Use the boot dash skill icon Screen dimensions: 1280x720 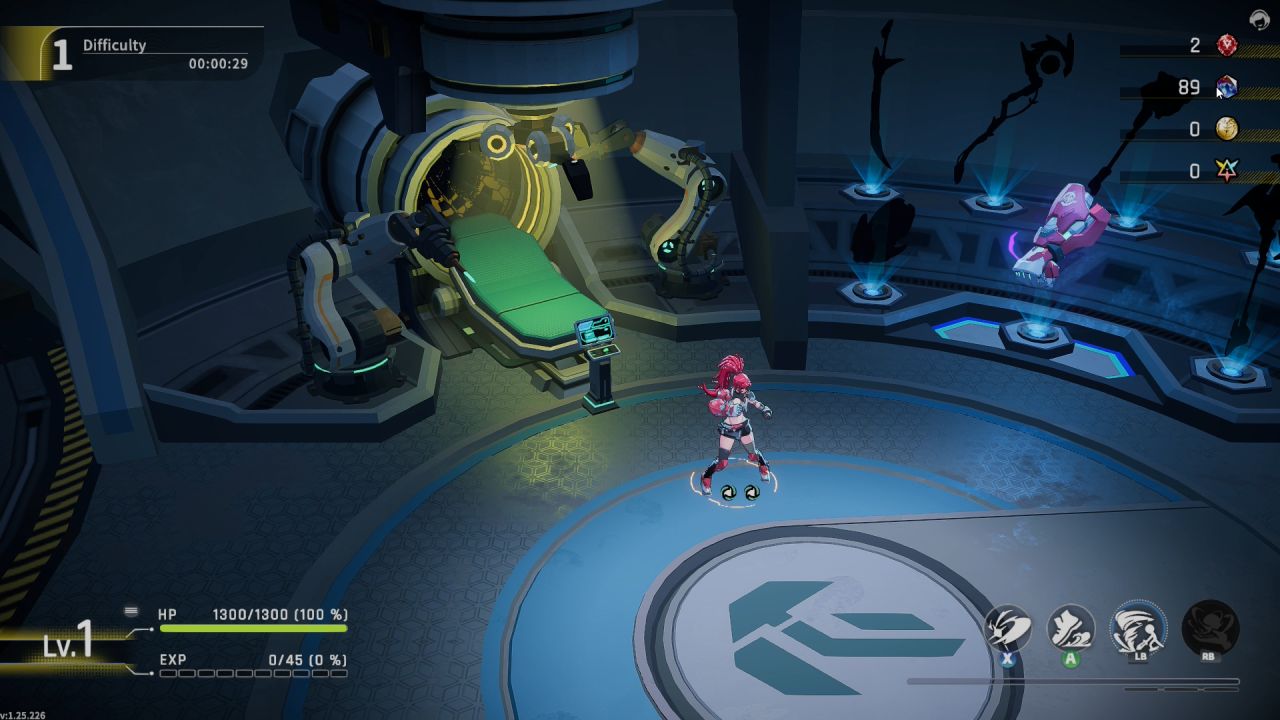[1070, 629]
